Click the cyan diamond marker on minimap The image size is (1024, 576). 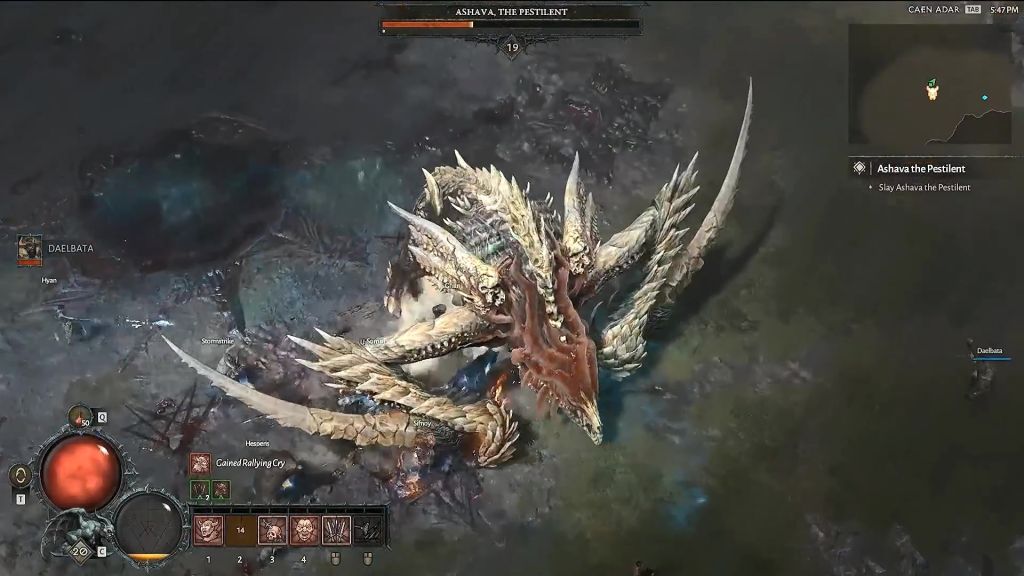(x=985, y=97)
